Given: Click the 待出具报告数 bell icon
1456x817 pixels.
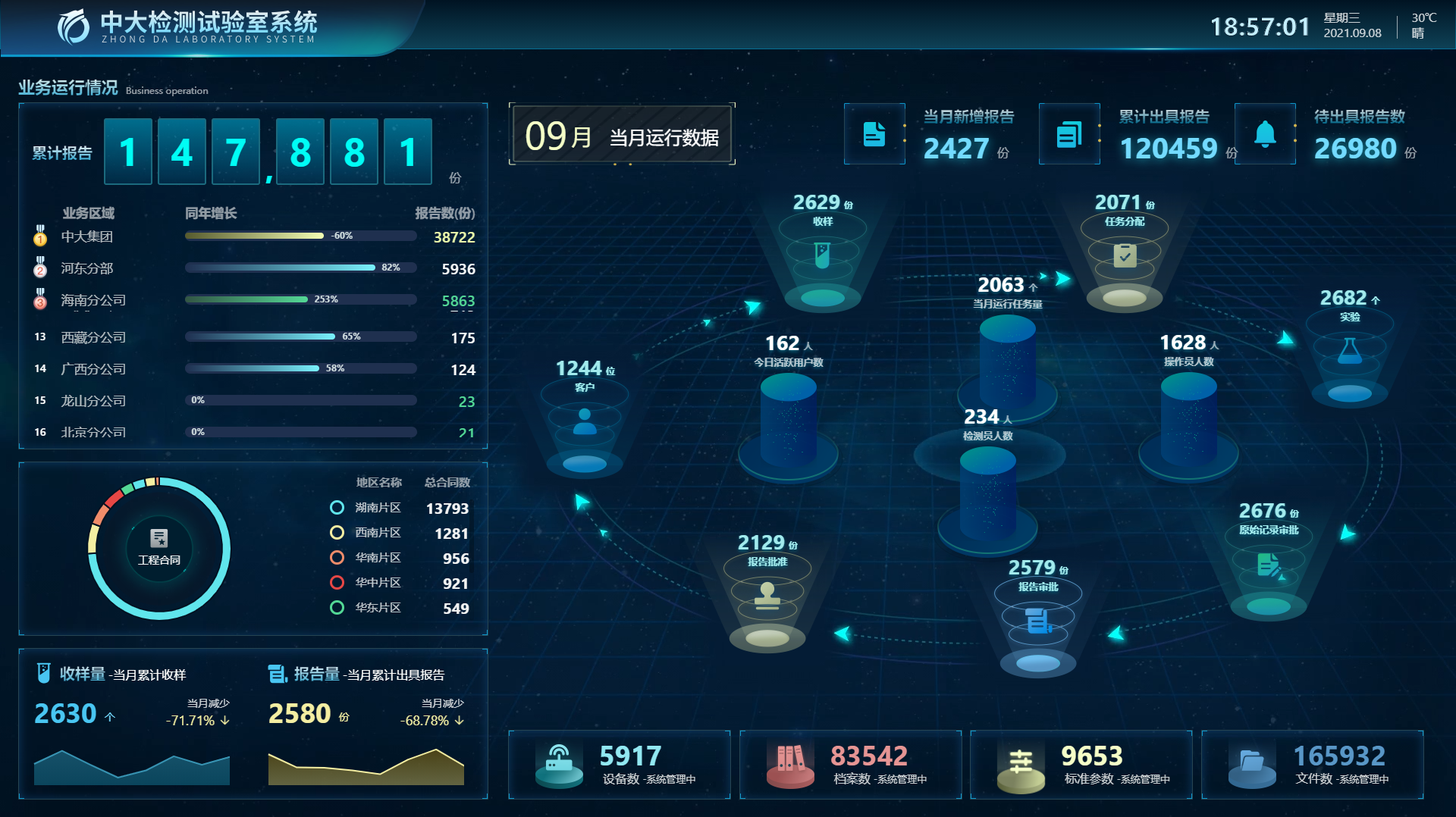Looking at the screenshot, I should click(x=1265, y=134).
